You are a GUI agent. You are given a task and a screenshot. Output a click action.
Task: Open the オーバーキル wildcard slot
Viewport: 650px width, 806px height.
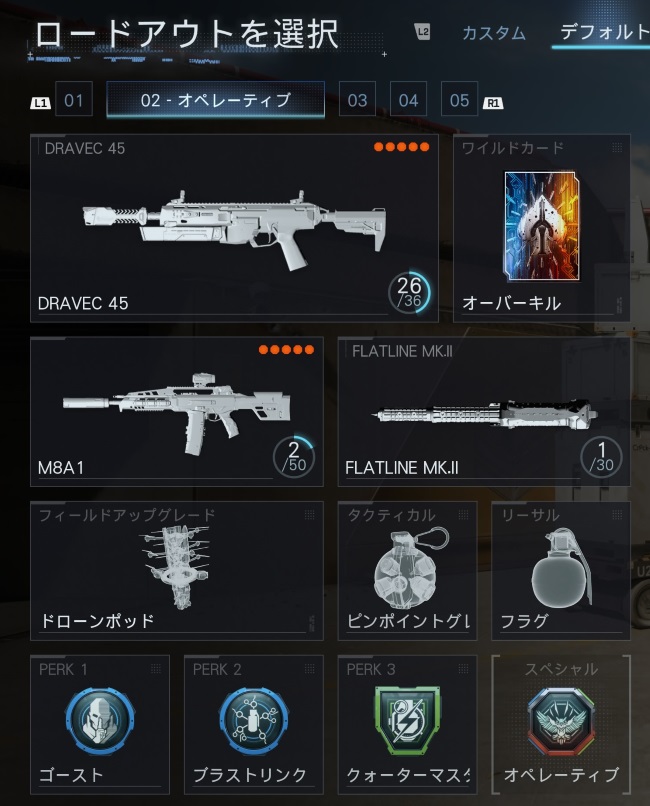(x=541, y=228)
